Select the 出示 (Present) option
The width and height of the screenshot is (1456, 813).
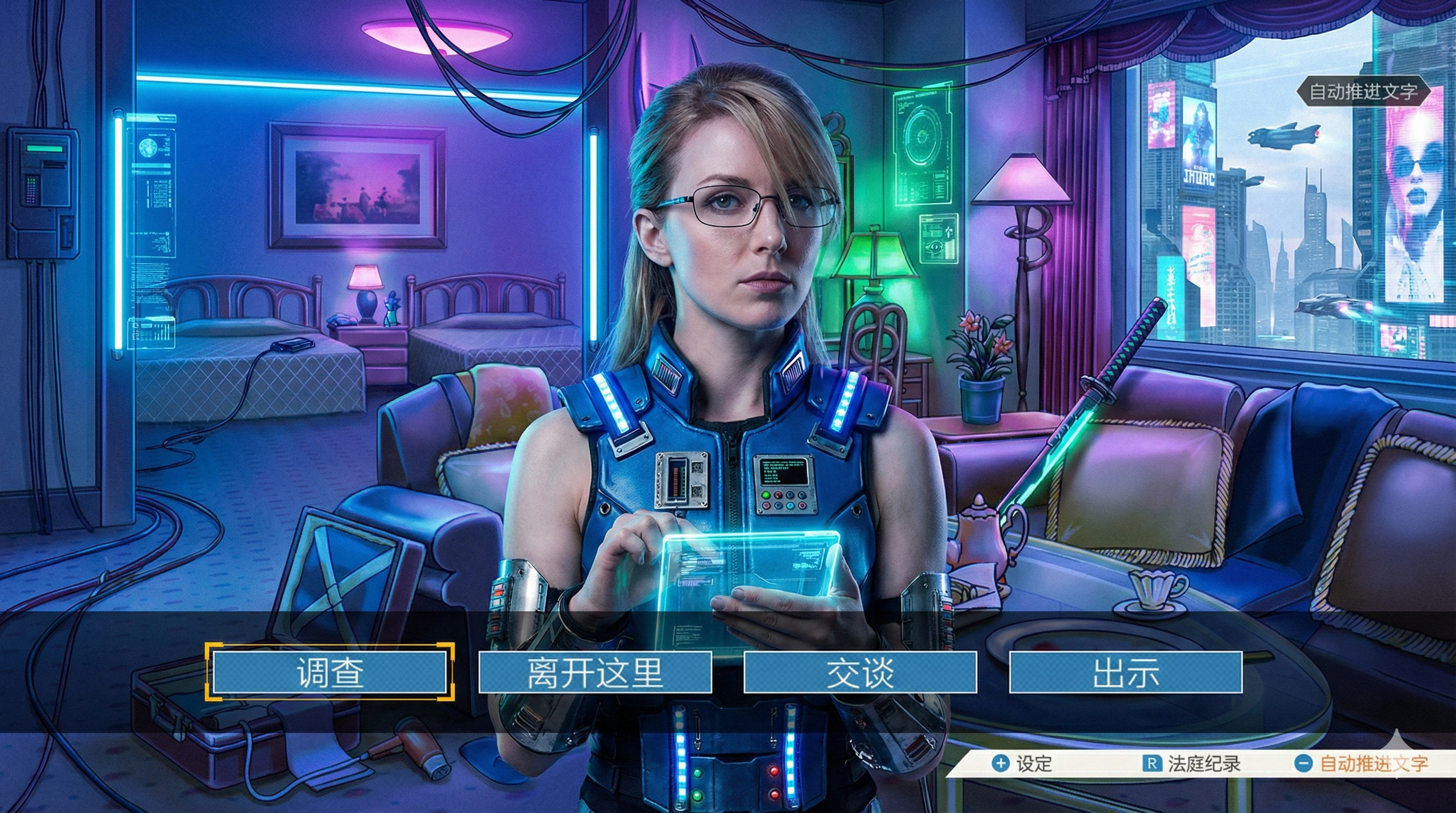coord(1125,672)
